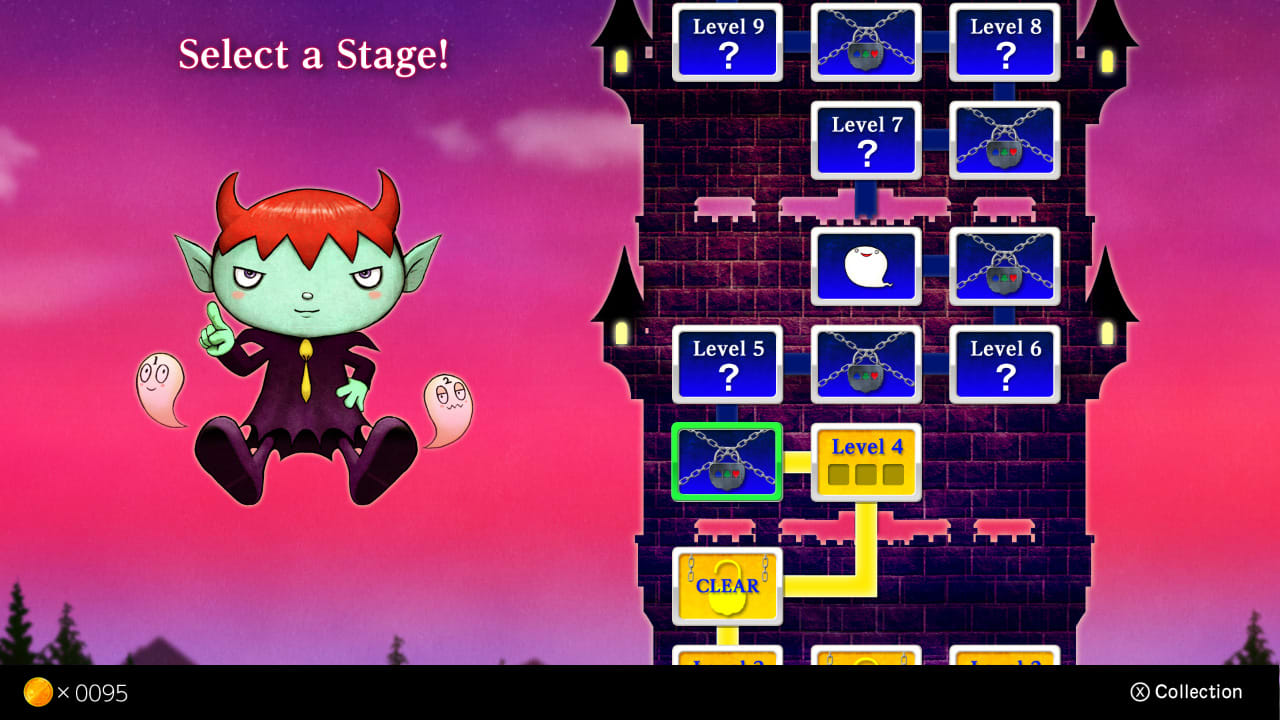Viewport: 1280px width, 720px height.
Task: Choose the Level 7 stage
Action: (x=866, y=140)
